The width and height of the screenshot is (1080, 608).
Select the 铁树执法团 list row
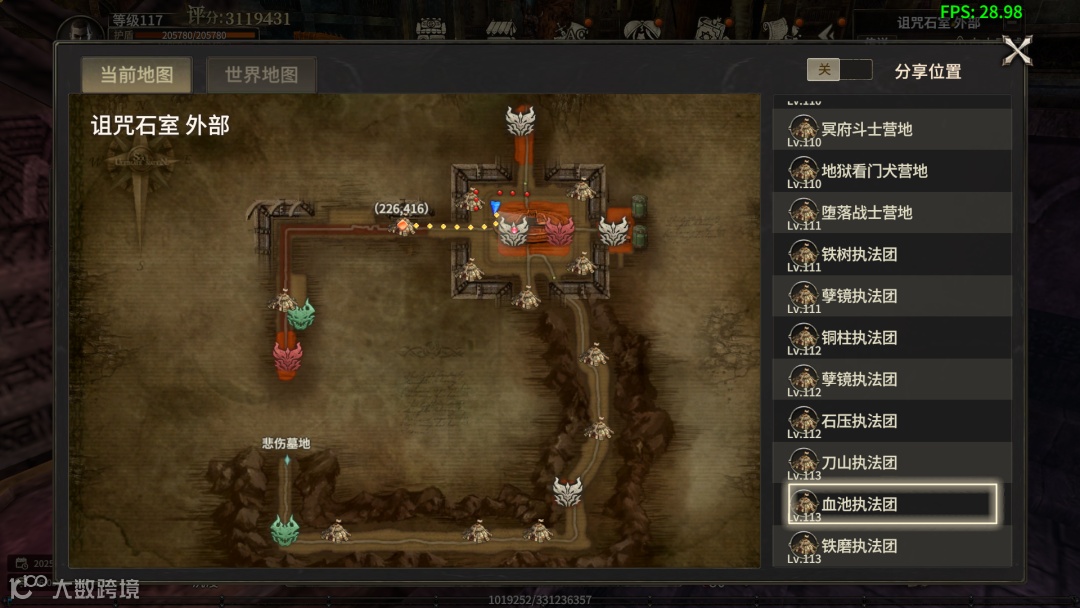[891, 255]
